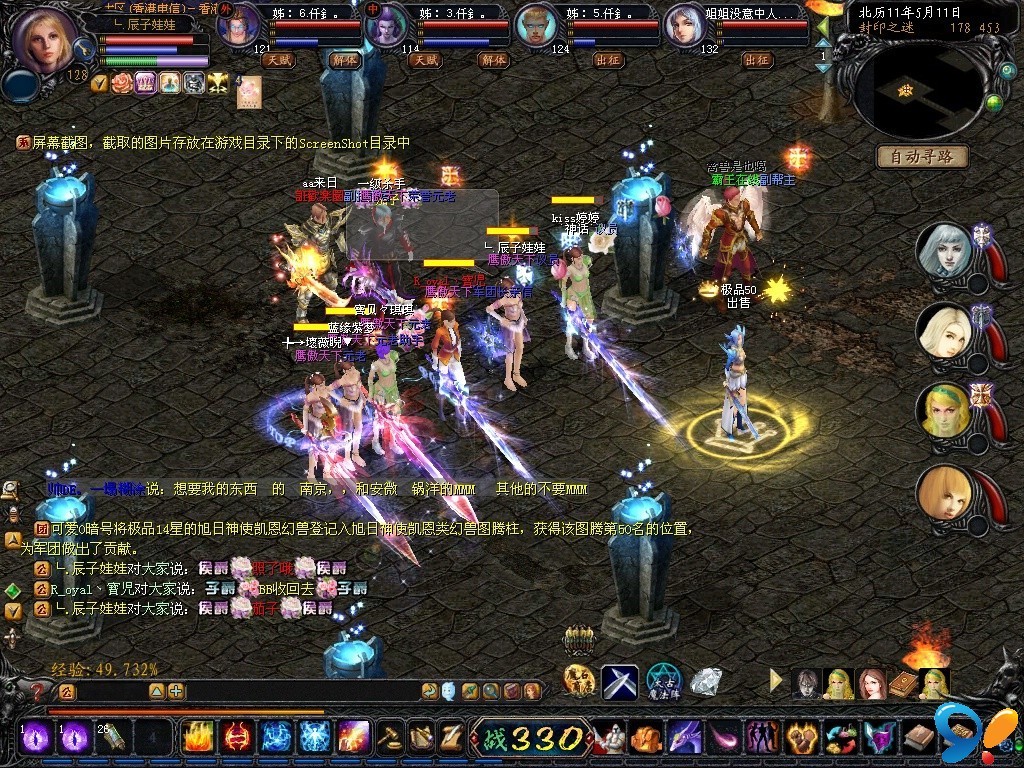Click the white diamond gem icon
Viewport: 1024px width, 768px height.
point(706,681)
